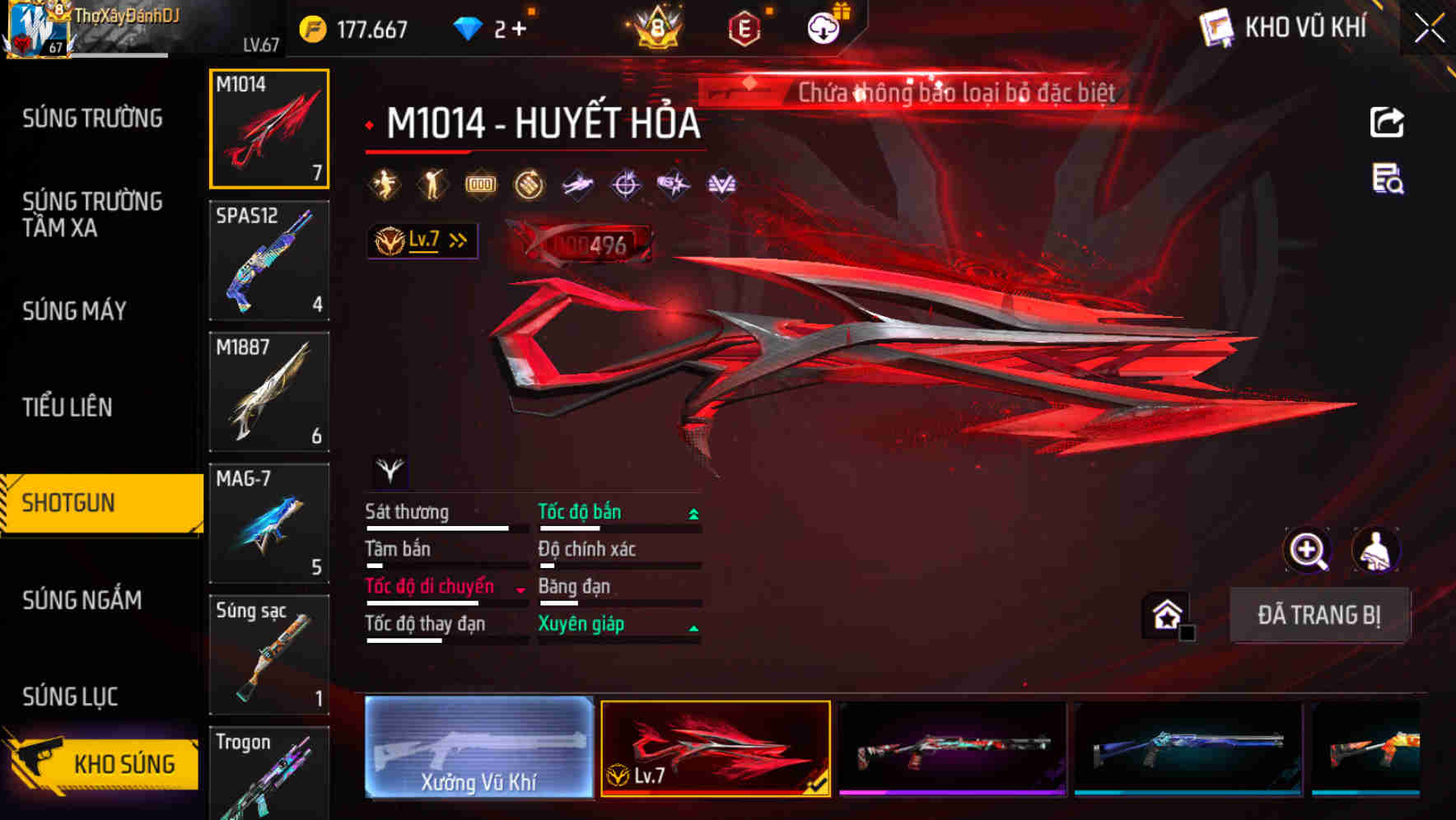Select the Lv.7 red skin thumbnail below

[716, 749]
